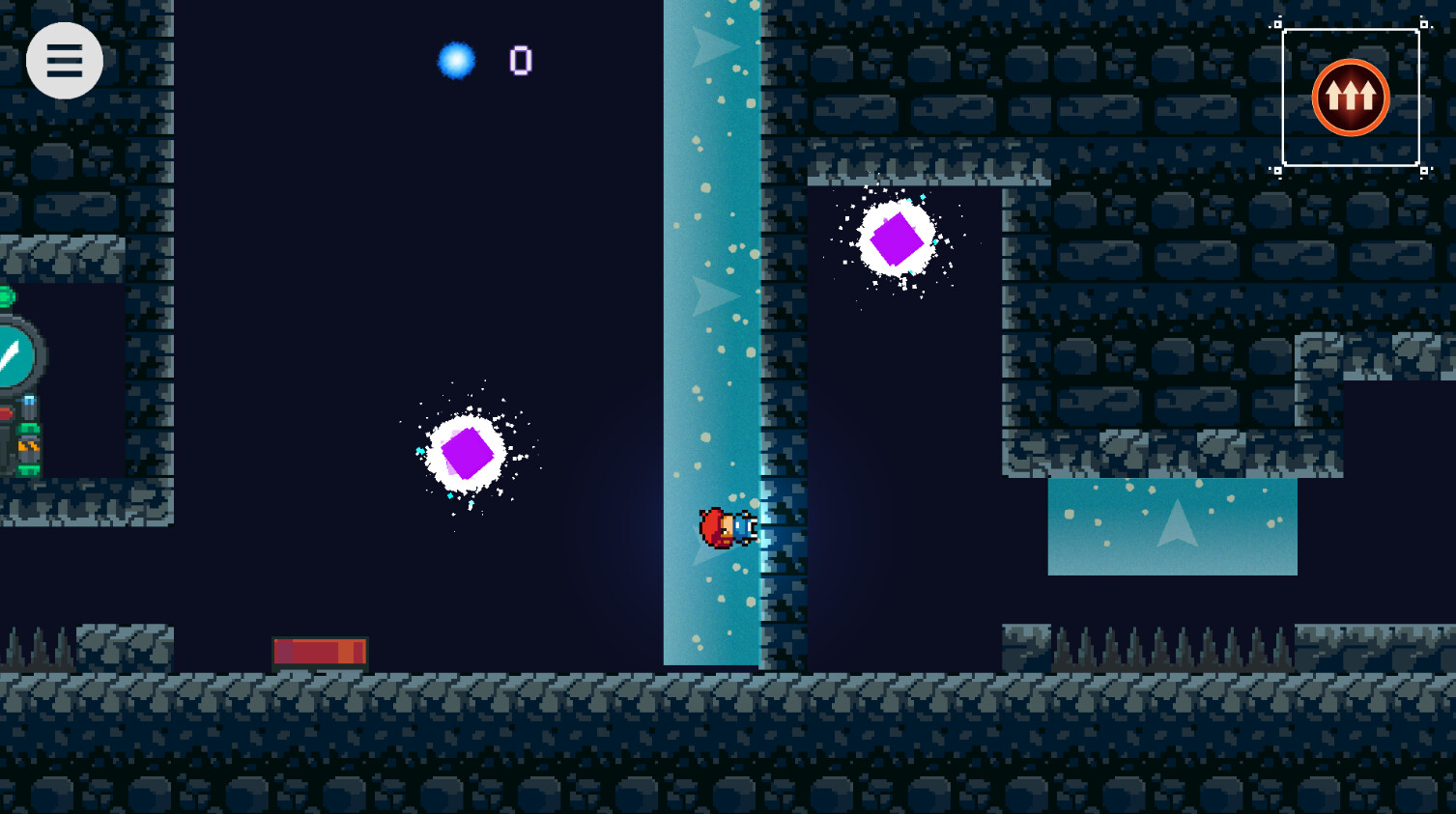Click the red wooden platform near the floor
This screenshot has height=814, width=1456.
pyautogui.click(x=319, y=652)
